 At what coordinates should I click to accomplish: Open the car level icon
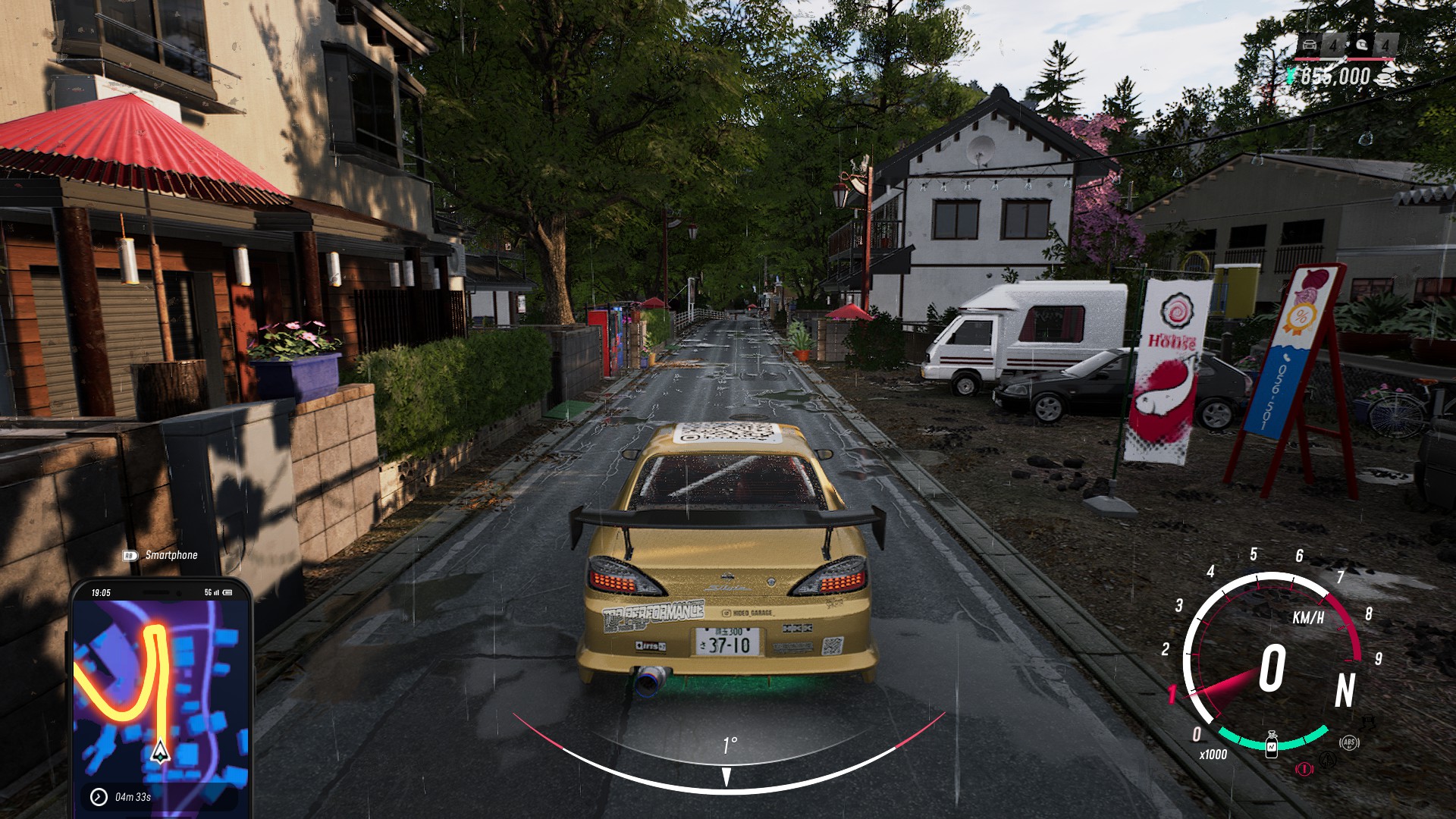point(1310,45)
